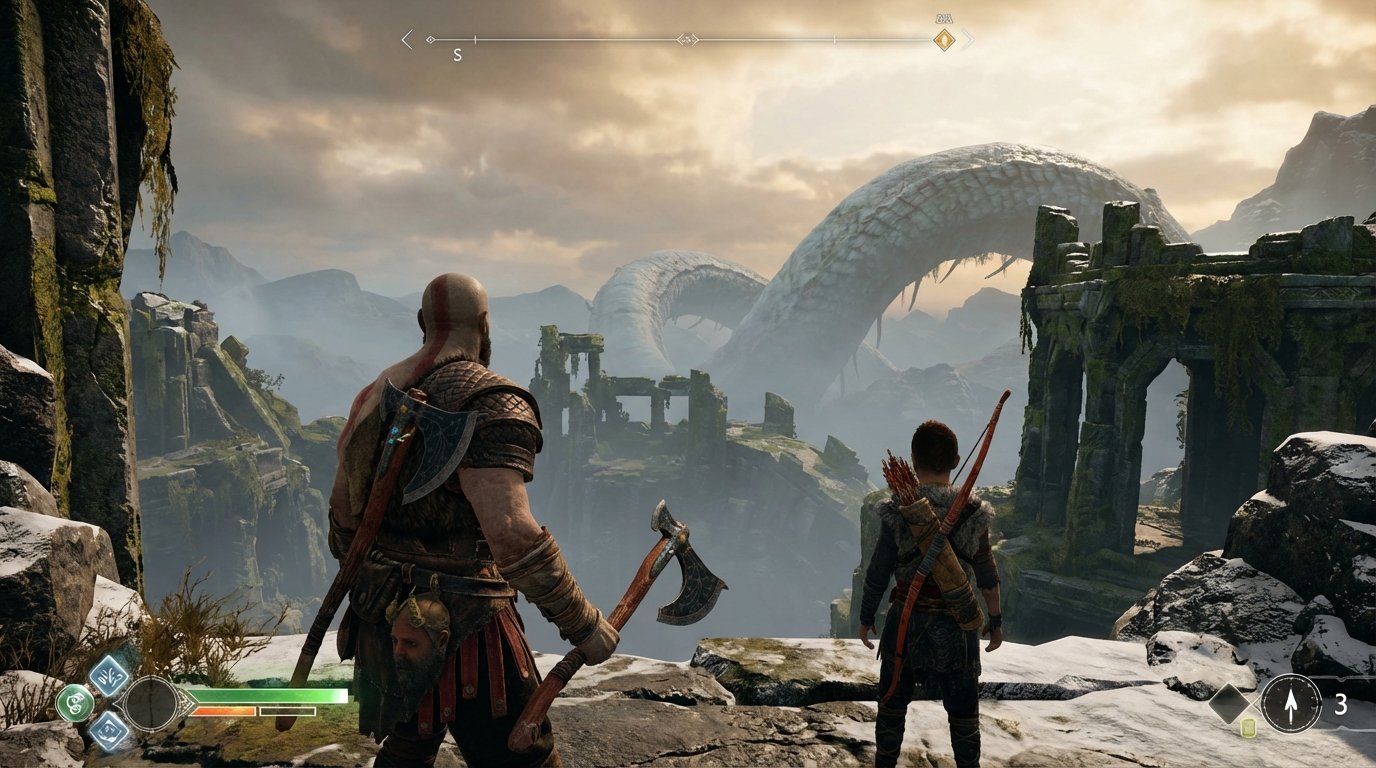Toggle the center ornament marker on the compass bar
Image resolution: width=1376 pixels, height=768 pixels.
point(688,39)
